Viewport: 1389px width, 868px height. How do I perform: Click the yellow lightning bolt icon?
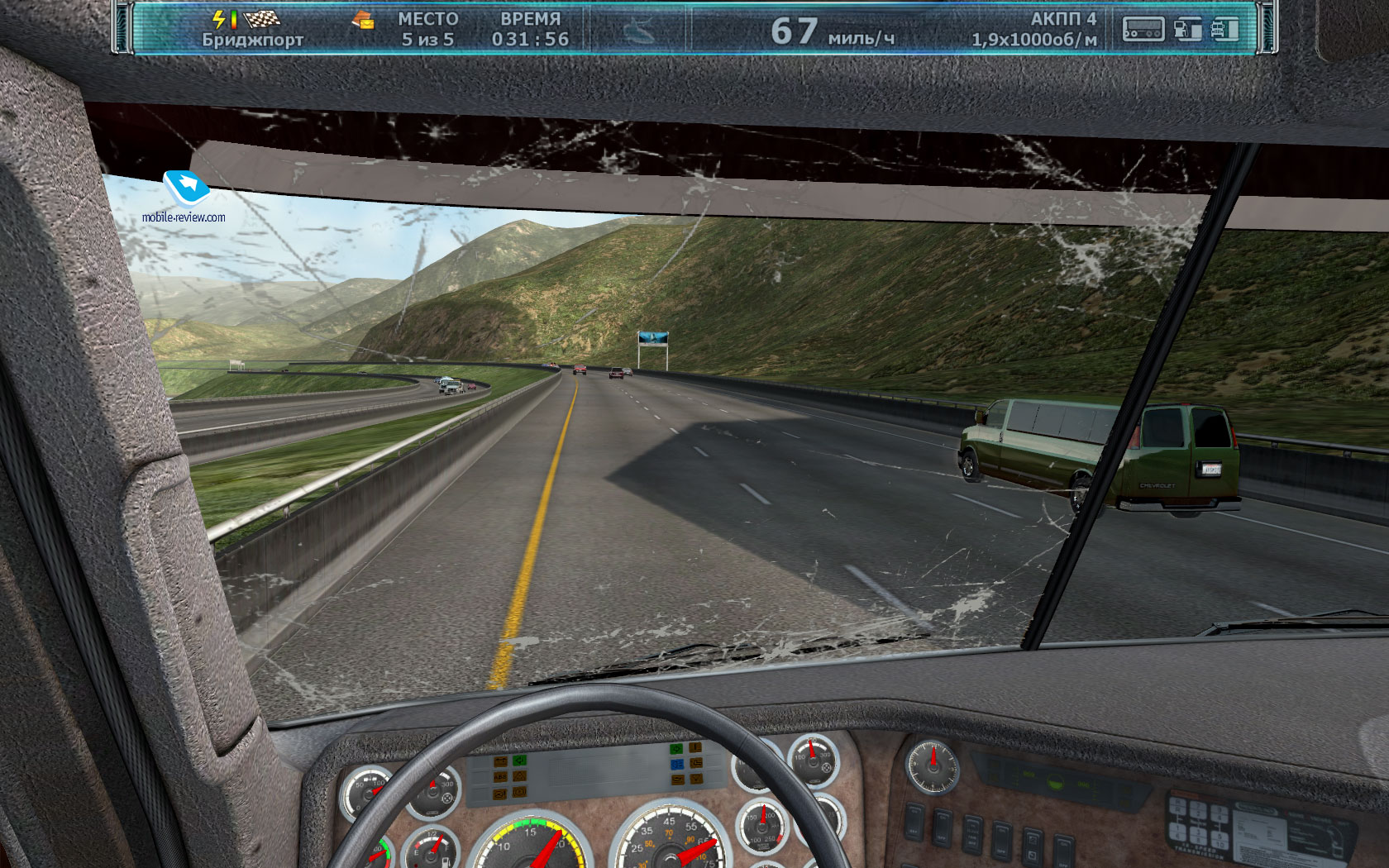click(219, 18)
